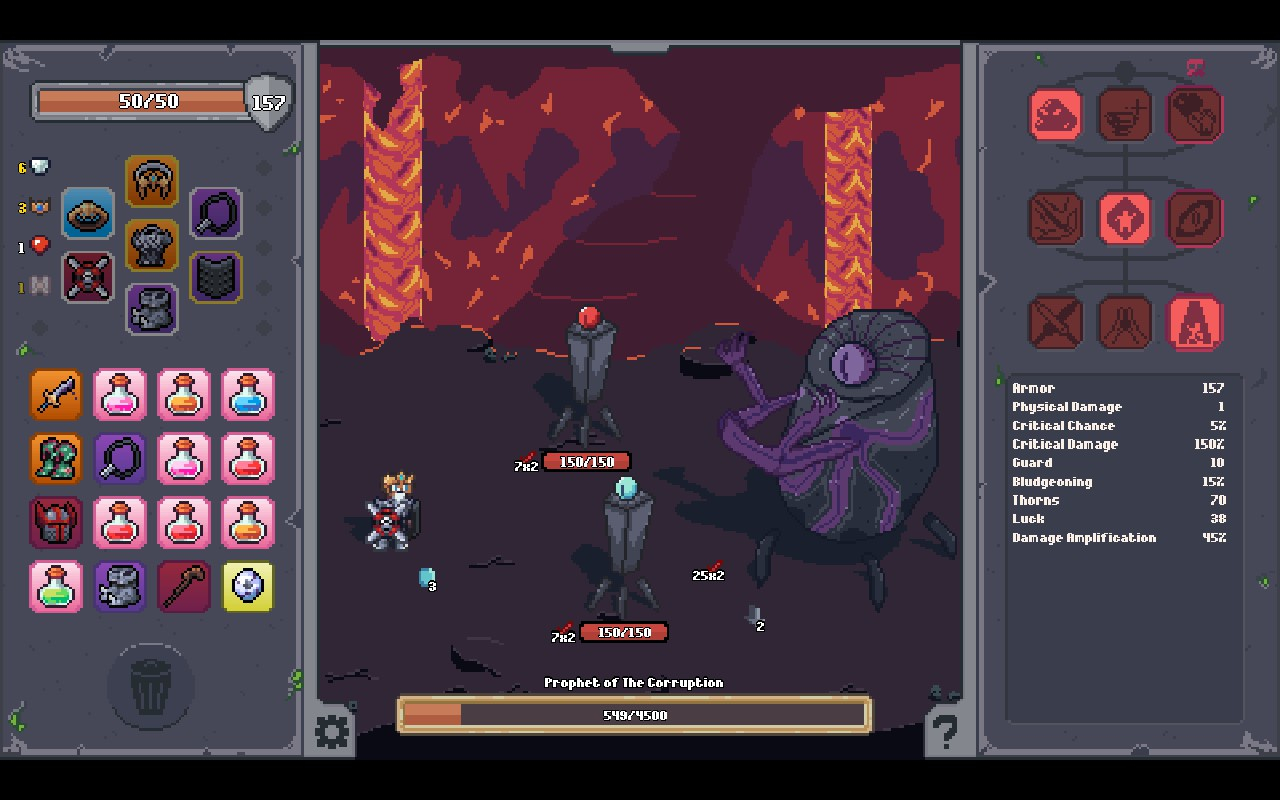The width and height of the screenshot is (1280, 800).
Task: Select the equipped crossed-weapons shield slot
Action: click(88, 277)
